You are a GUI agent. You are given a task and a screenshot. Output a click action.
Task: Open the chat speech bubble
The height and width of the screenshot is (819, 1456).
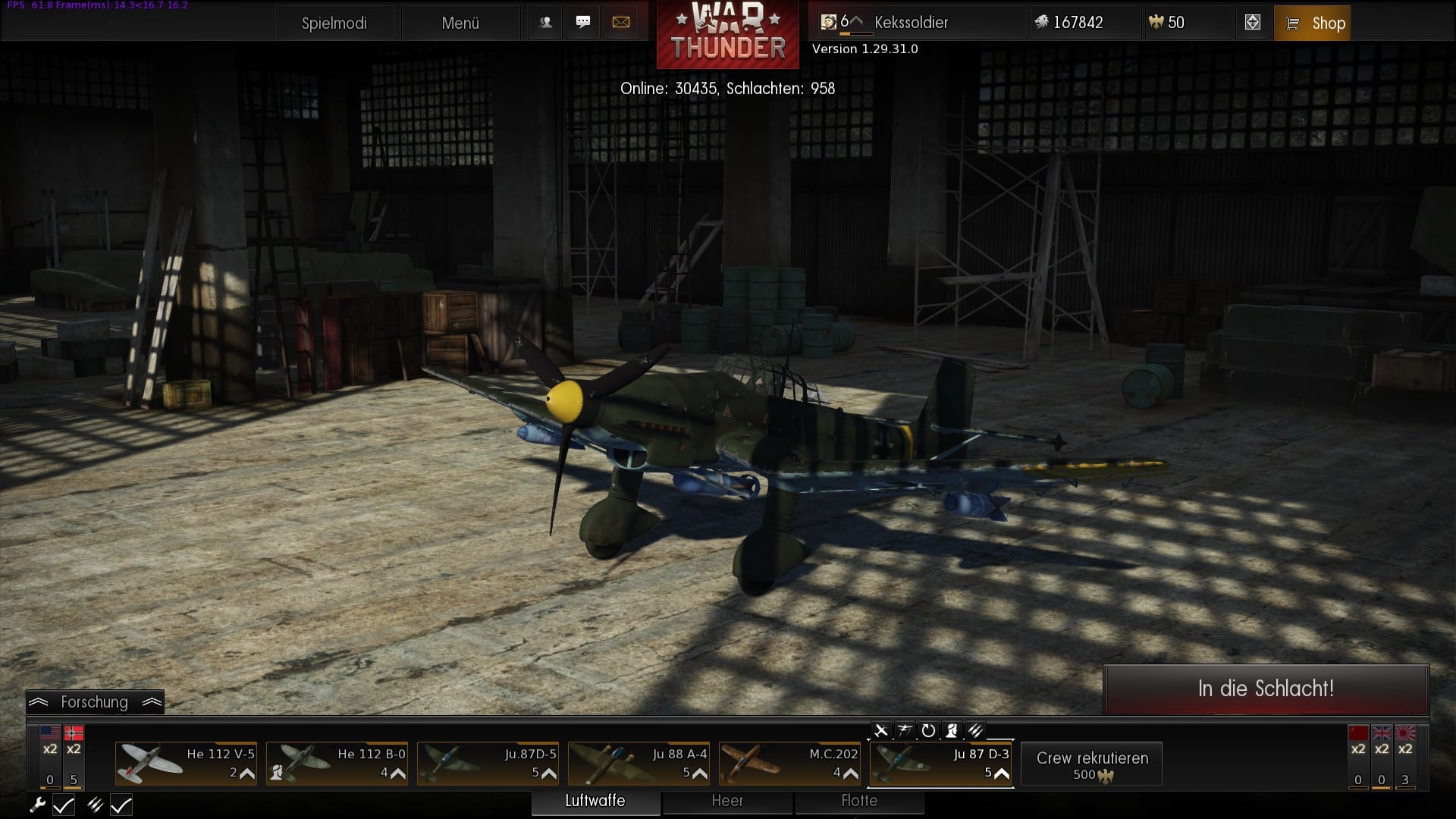click(583, 22)
